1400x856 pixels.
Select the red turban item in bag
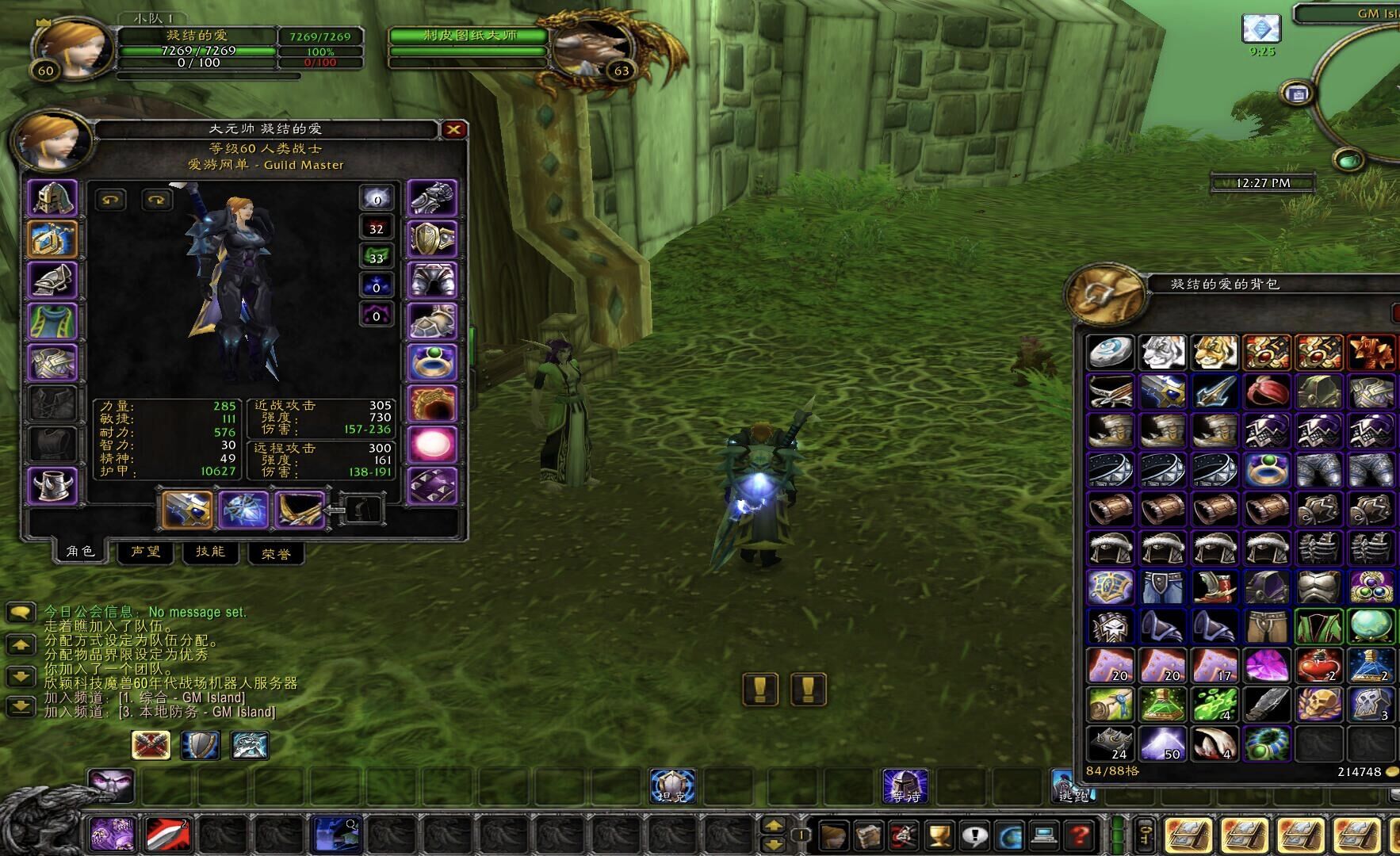tap(1267, 392)
